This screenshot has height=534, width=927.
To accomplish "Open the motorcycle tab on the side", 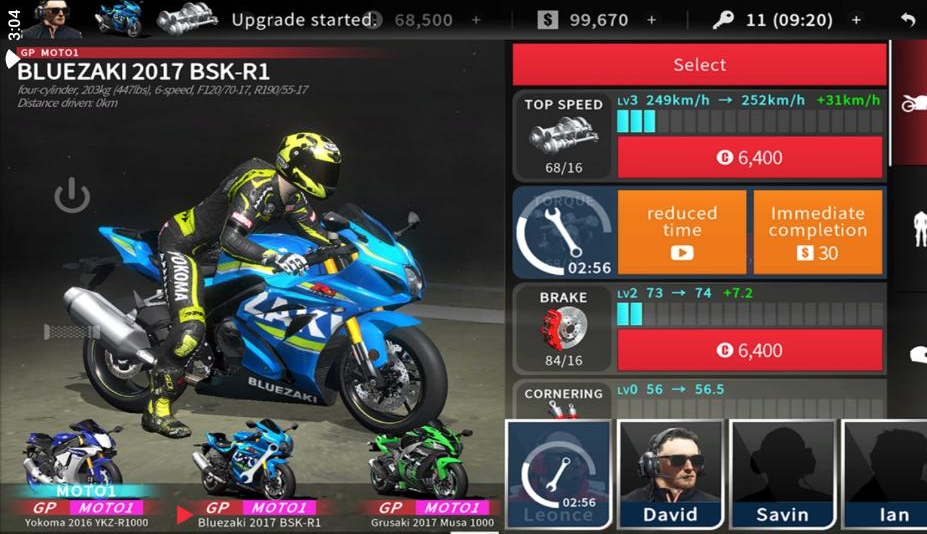I will [911, 103].
